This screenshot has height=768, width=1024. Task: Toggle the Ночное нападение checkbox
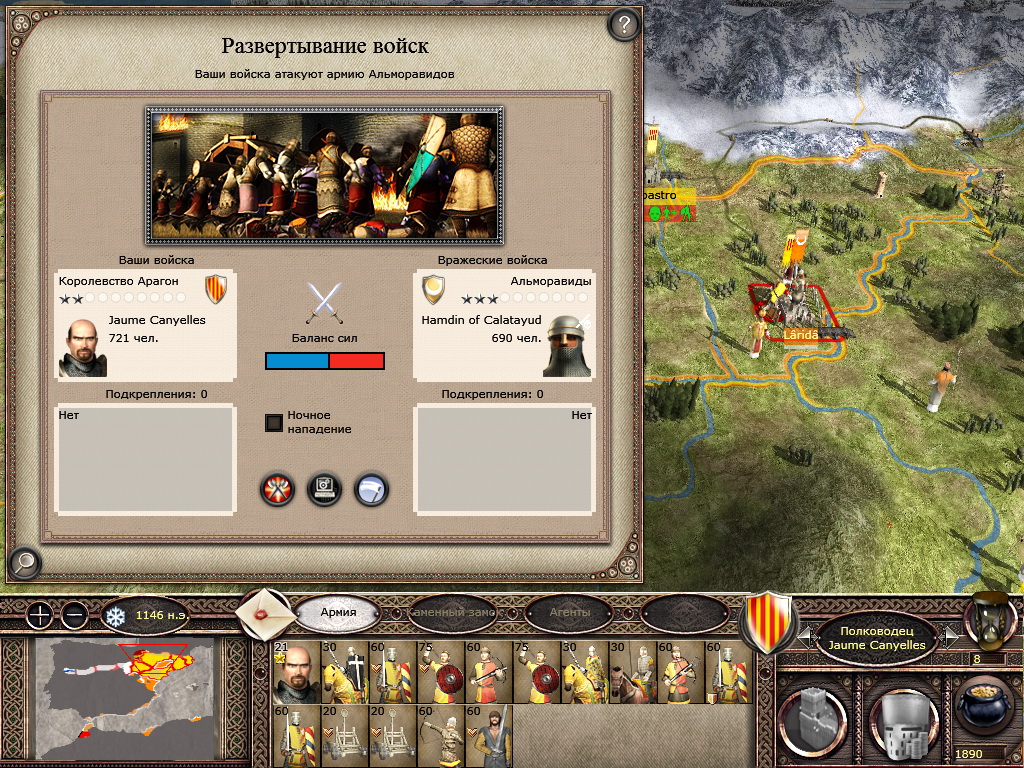273,423
